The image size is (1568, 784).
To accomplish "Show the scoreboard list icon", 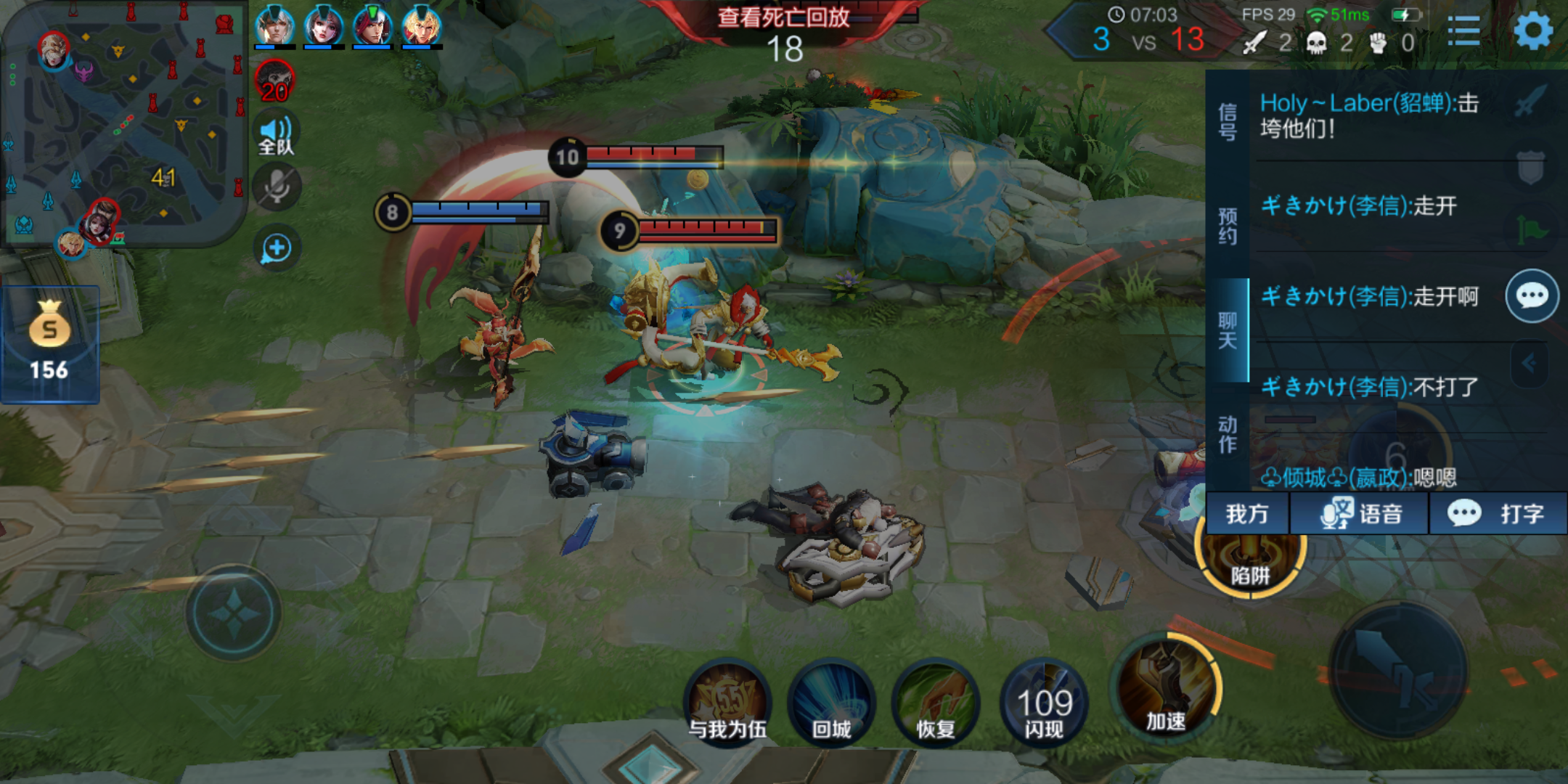I will [1463, 31].
